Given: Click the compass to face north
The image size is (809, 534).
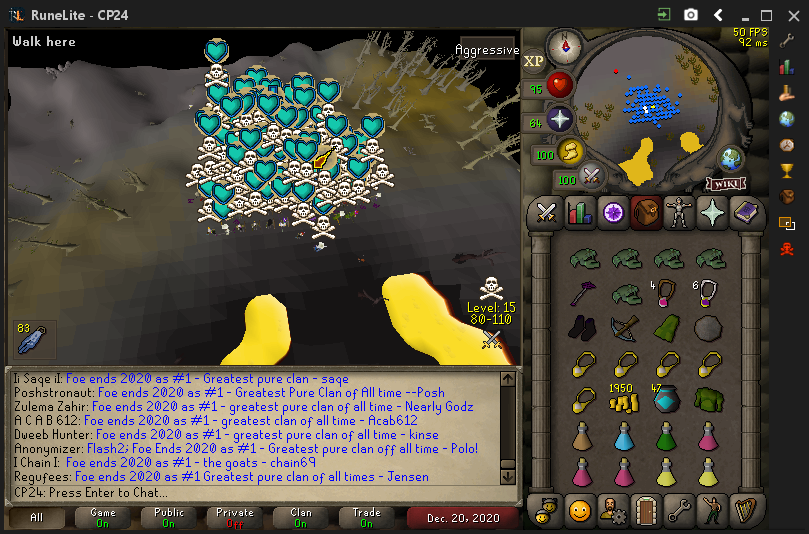Looking at the screenshot, I should [x=565, y=44].
